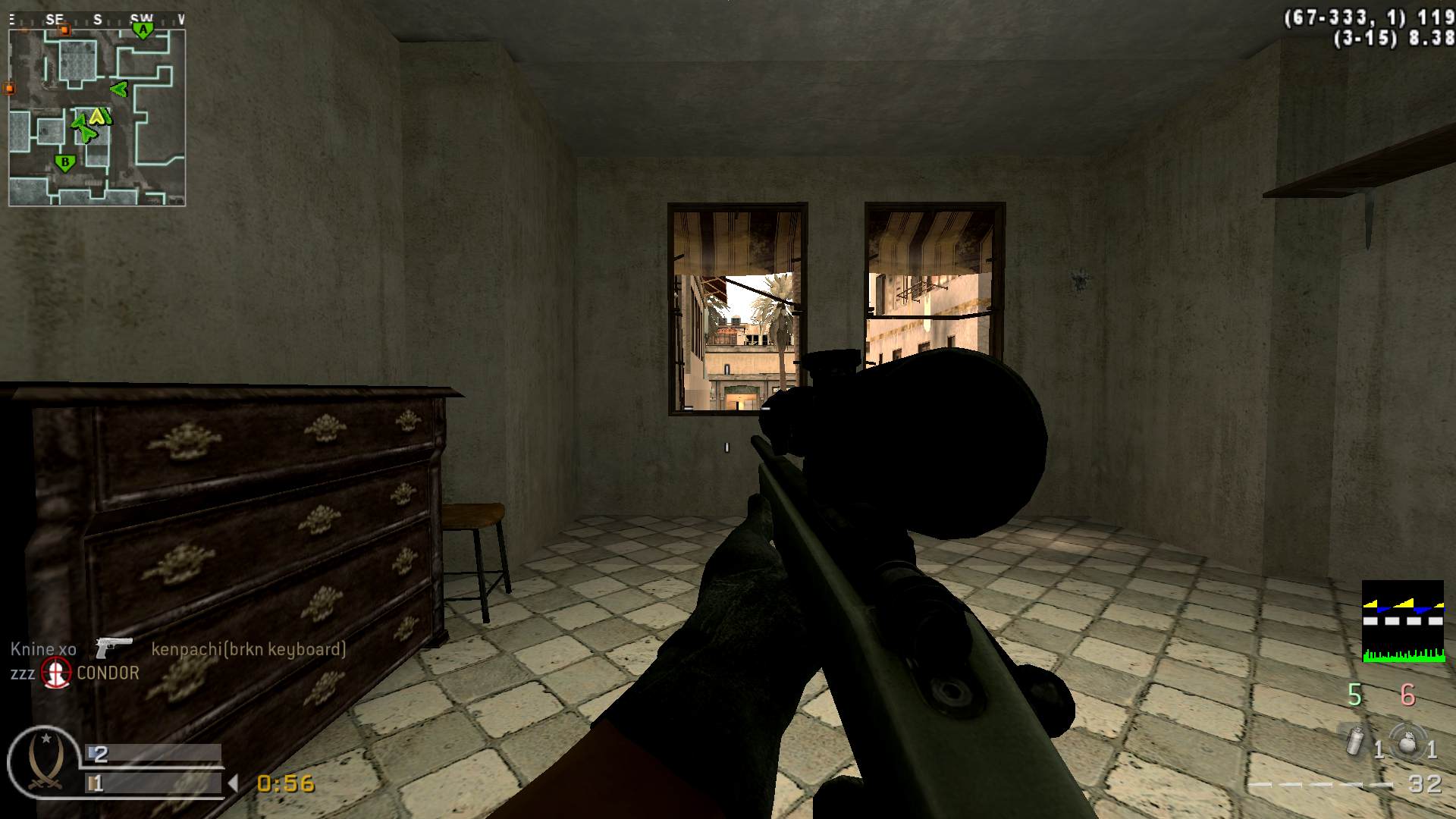Select the special grenade canister icon
The image size is (1456, 819).
(1355, 742)
